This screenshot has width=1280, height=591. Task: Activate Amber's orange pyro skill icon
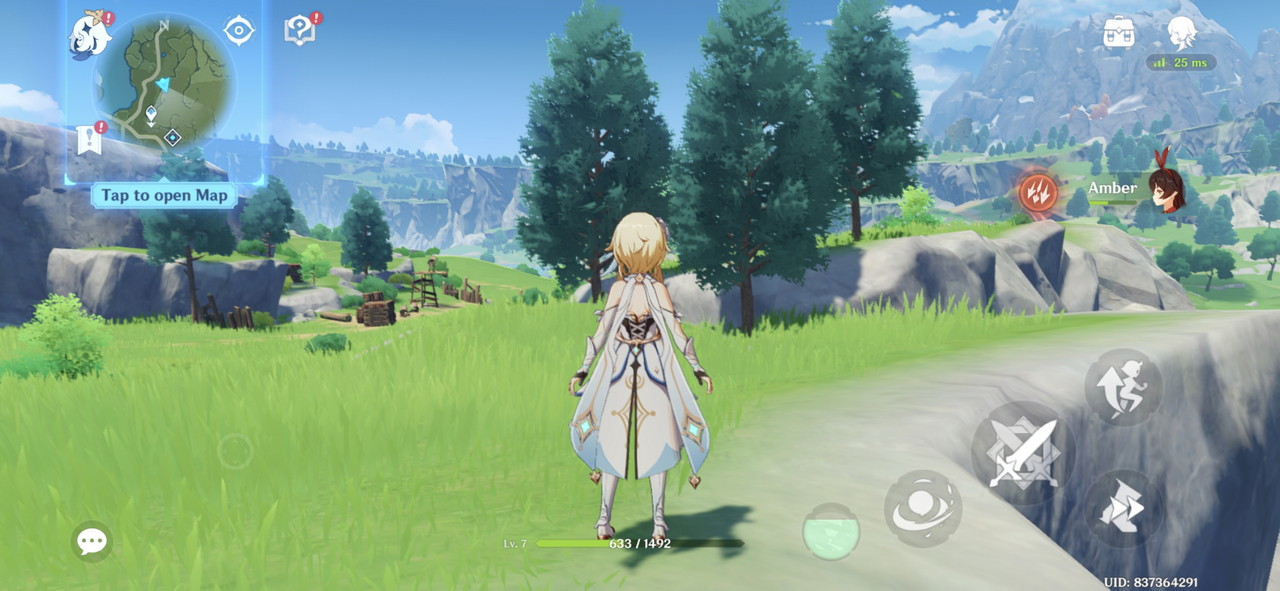click(1036, 190)
